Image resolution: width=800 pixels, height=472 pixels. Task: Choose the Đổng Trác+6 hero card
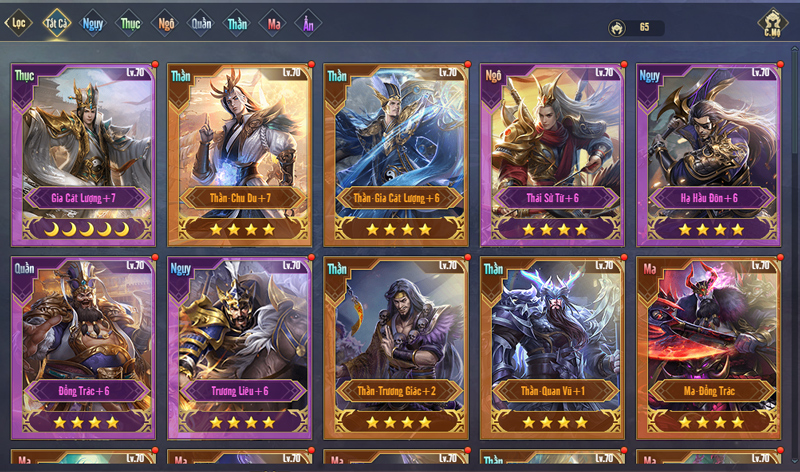(83, 347)
